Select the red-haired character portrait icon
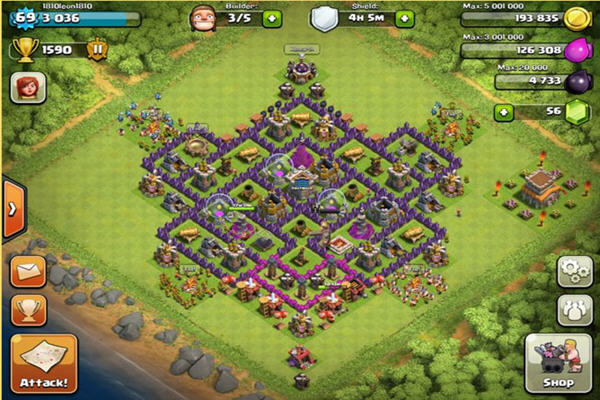 coord(28,88)
